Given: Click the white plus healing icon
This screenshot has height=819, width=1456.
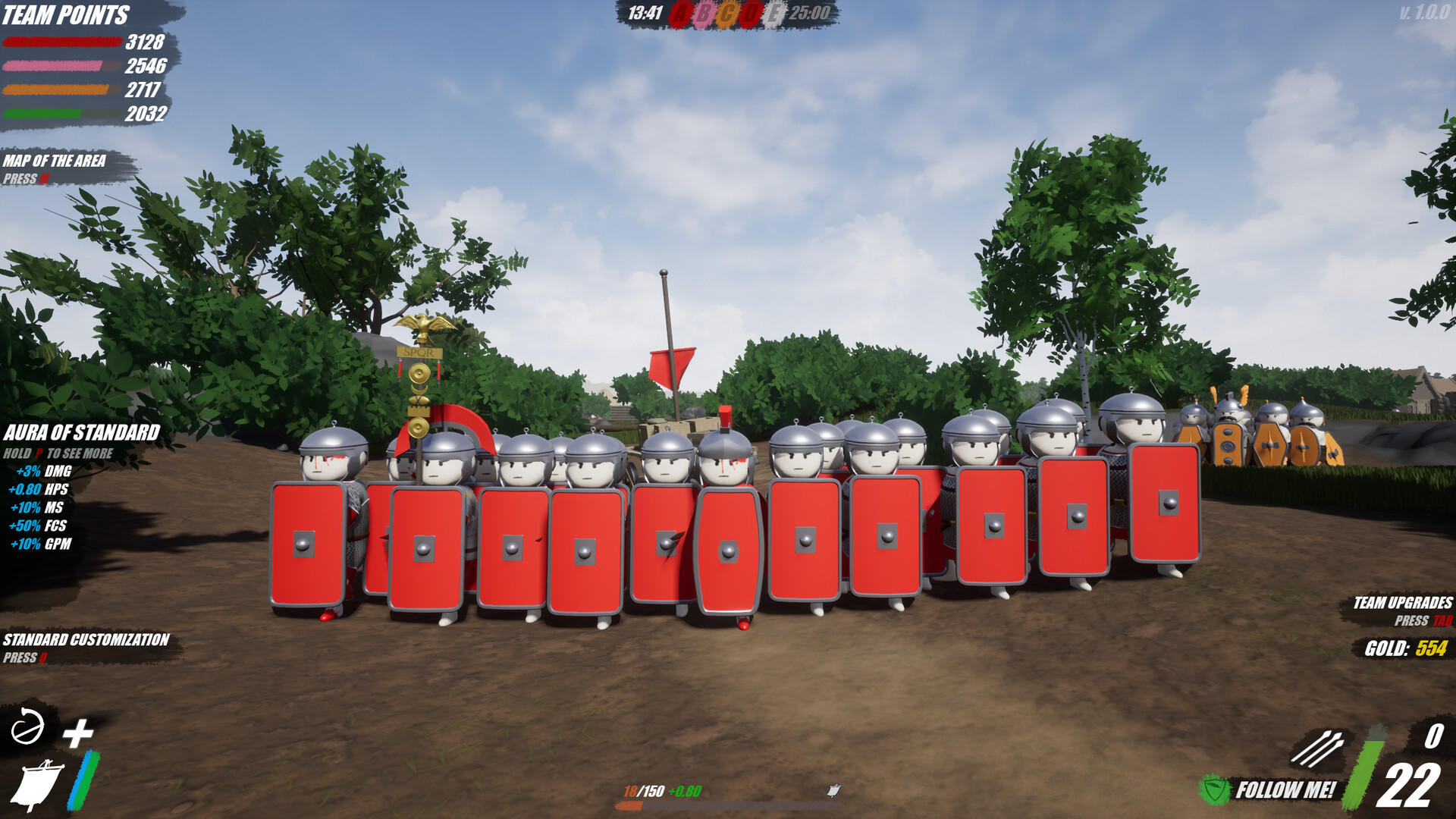Looking at the screenshot, I should [x=79, y=733].
